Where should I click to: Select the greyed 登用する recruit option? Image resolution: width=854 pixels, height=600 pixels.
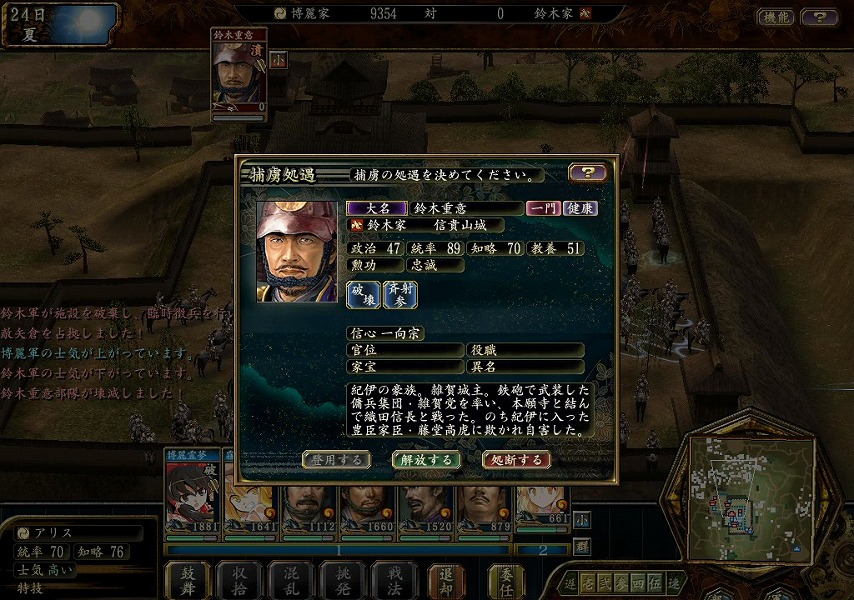coord(336,460)
